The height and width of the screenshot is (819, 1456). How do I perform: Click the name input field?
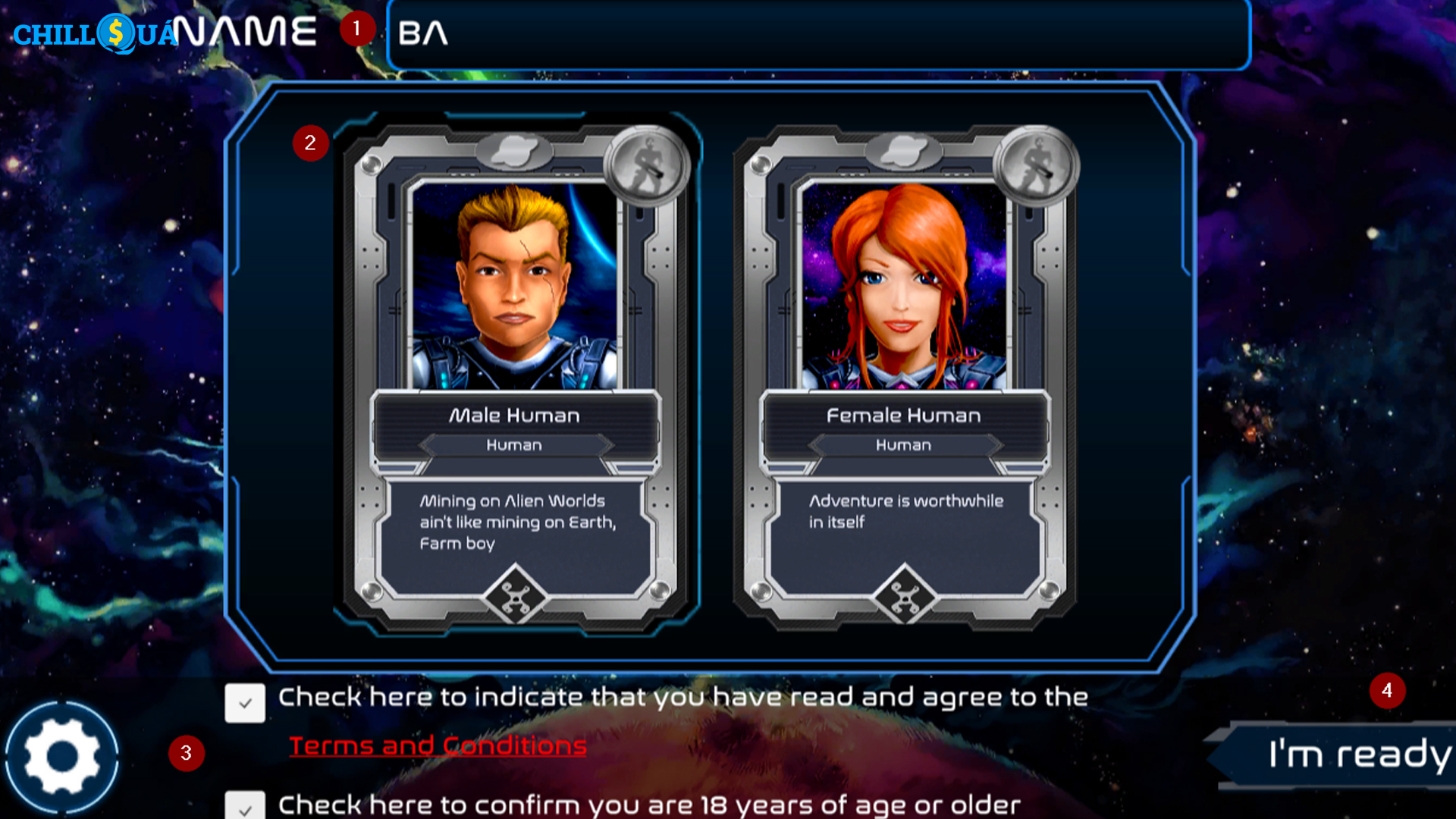[819, 34]
